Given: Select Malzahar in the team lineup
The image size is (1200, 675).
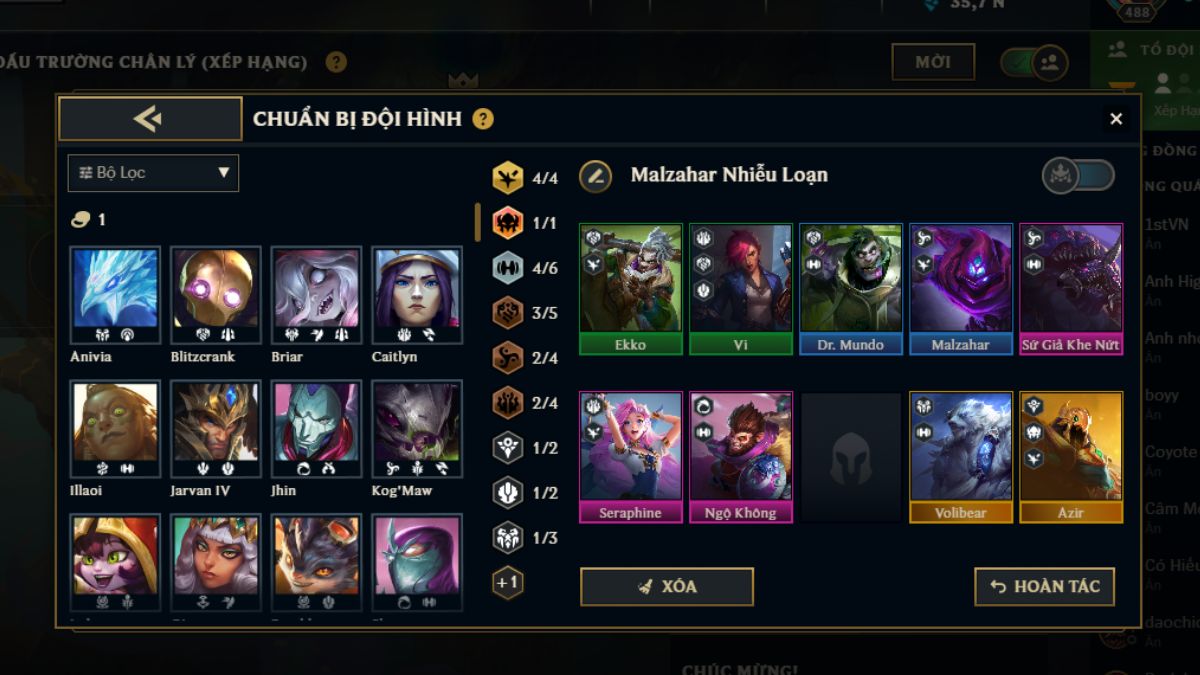Looking at the screenshot, I should click(x=961, y=288).
